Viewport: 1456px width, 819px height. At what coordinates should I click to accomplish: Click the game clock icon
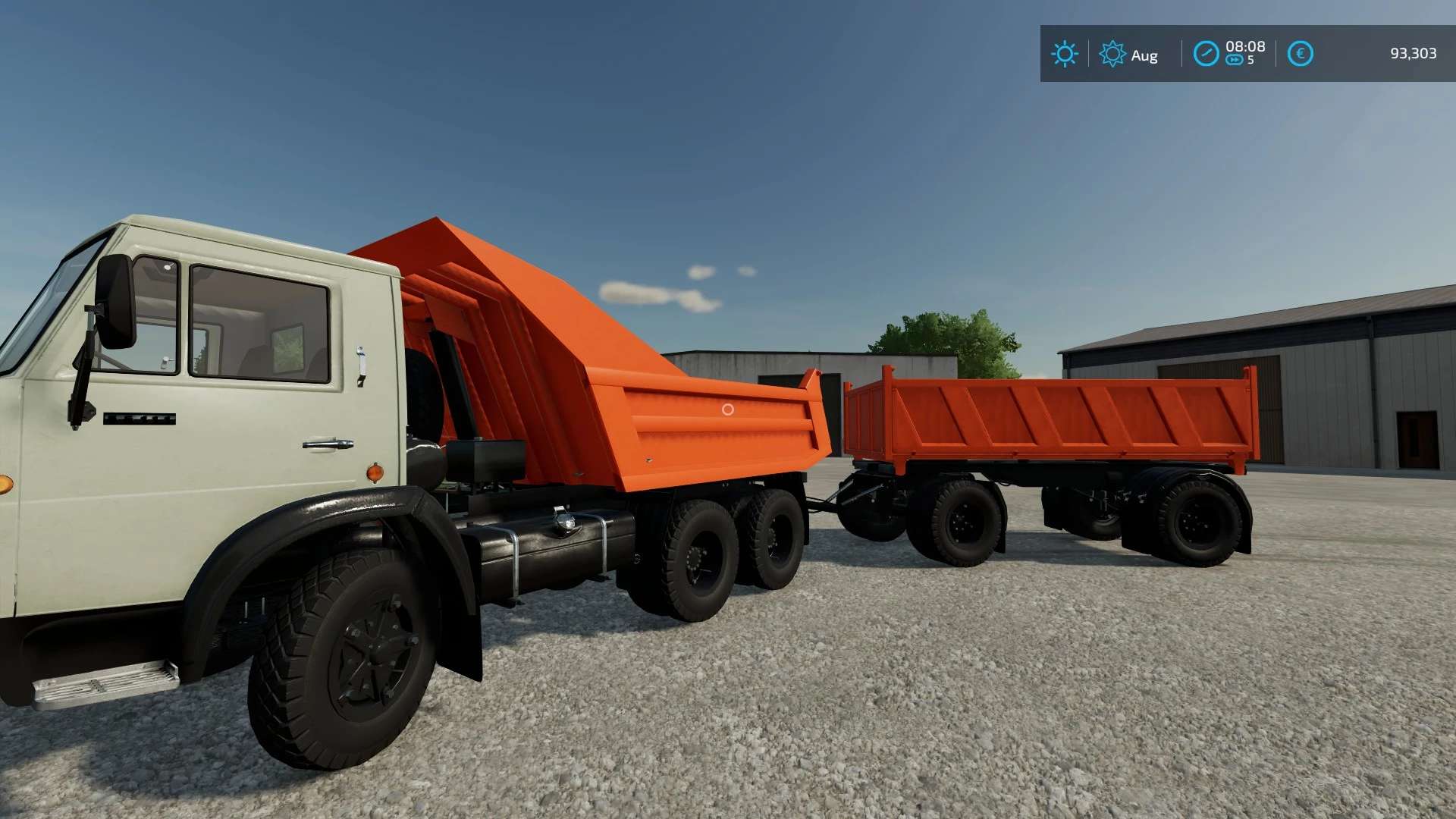1206,54
